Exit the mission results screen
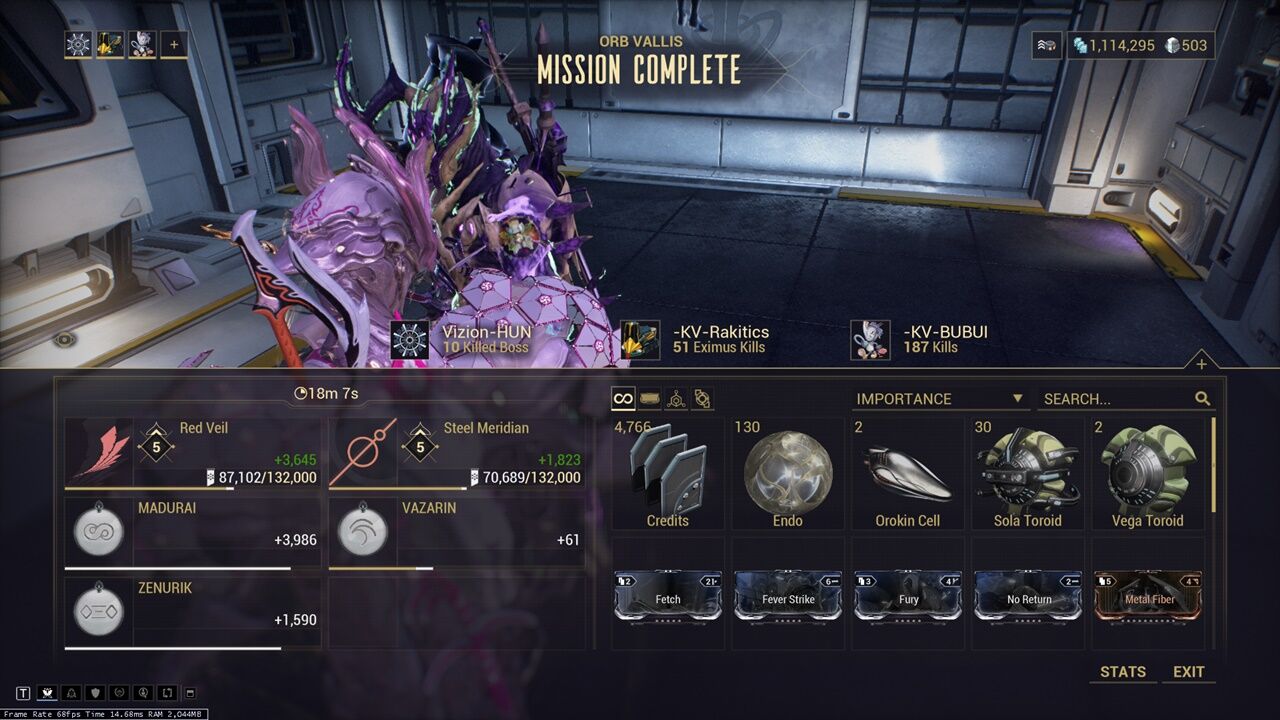The height and width of the screenshot is (720, 1280). (1188, 672)
